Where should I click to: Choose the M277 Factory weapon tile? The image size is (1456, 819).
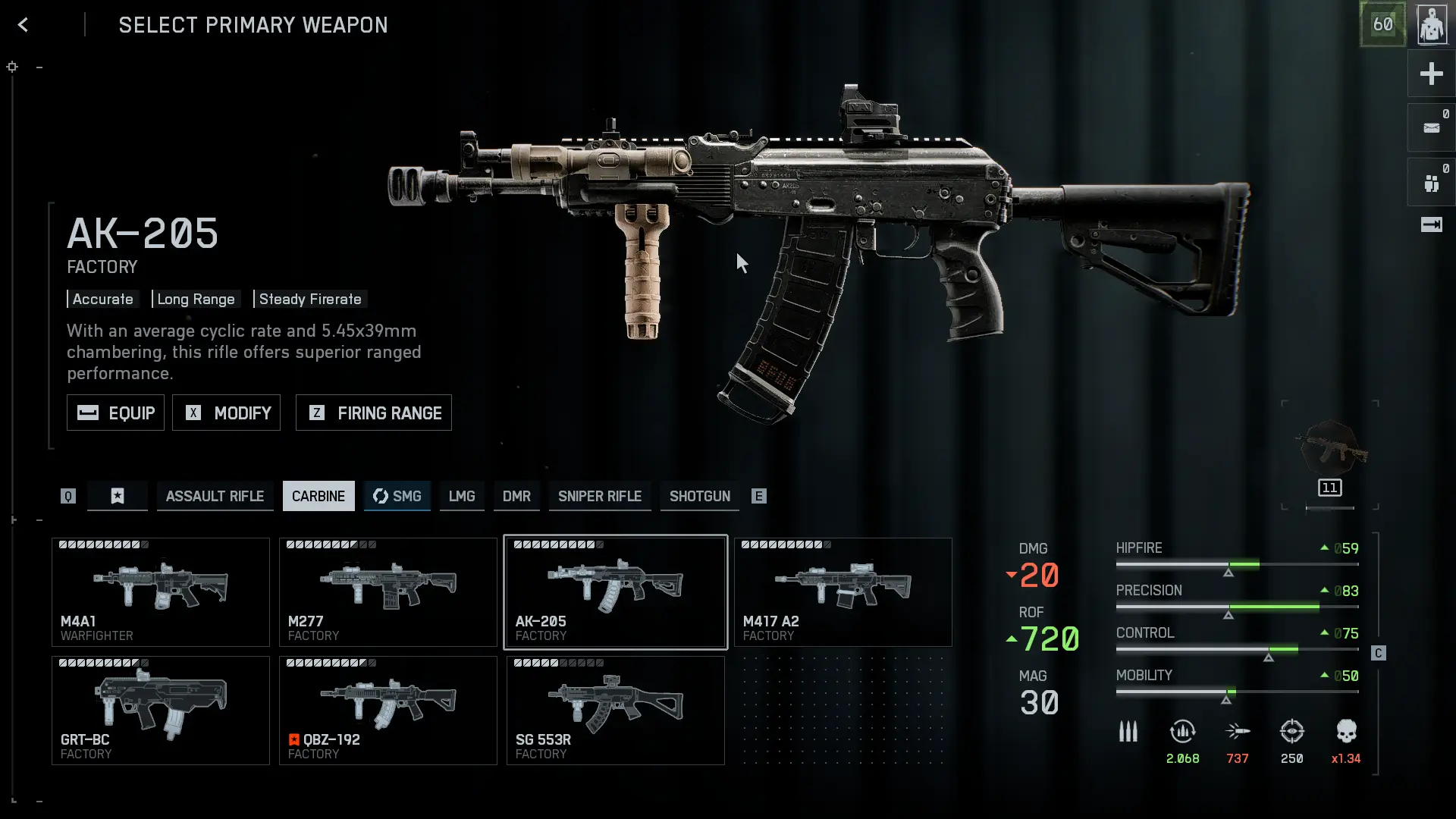click(x=388, y=592)
